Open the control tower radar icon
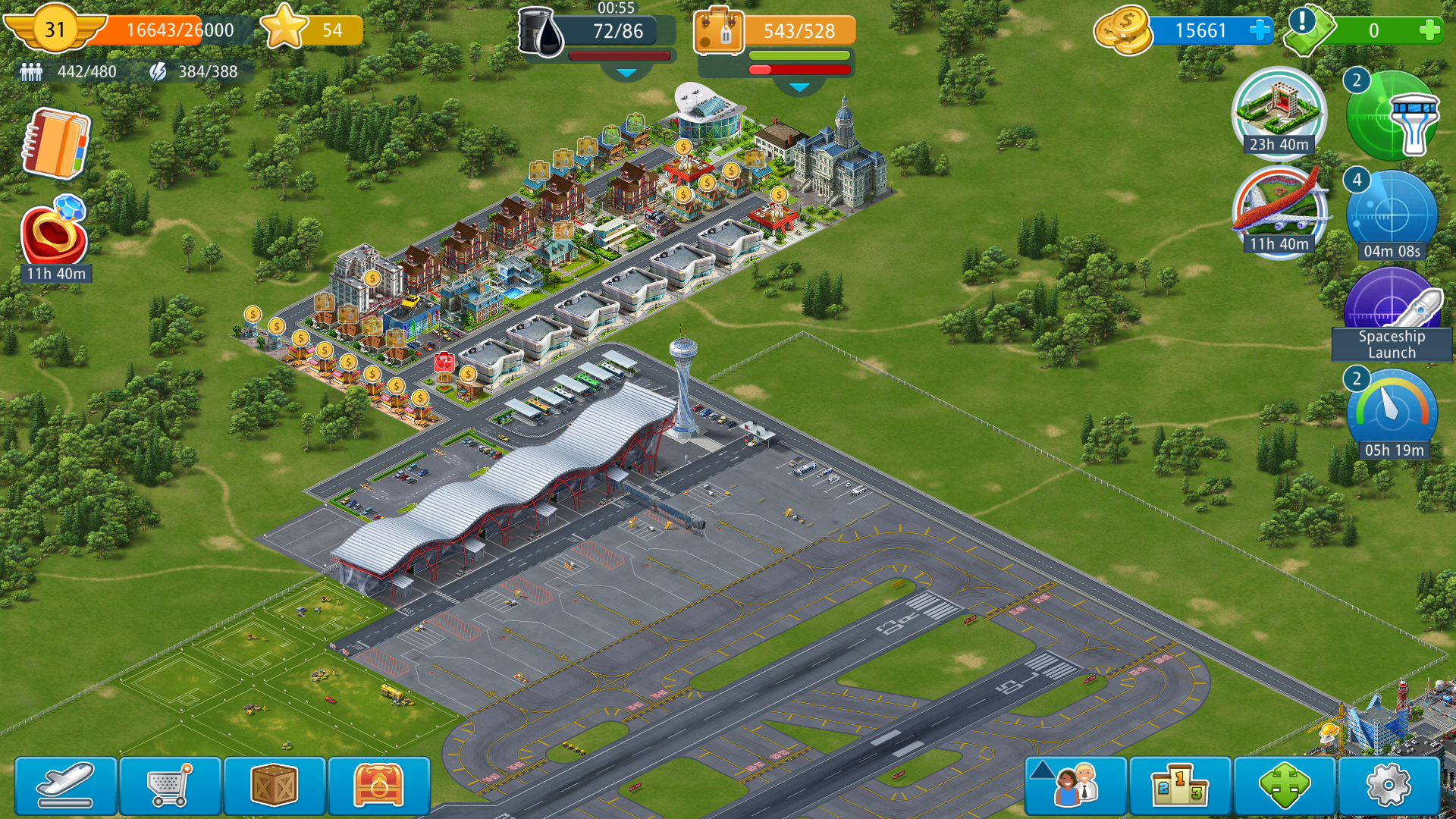The image size is (1456, 819). 1392,116
